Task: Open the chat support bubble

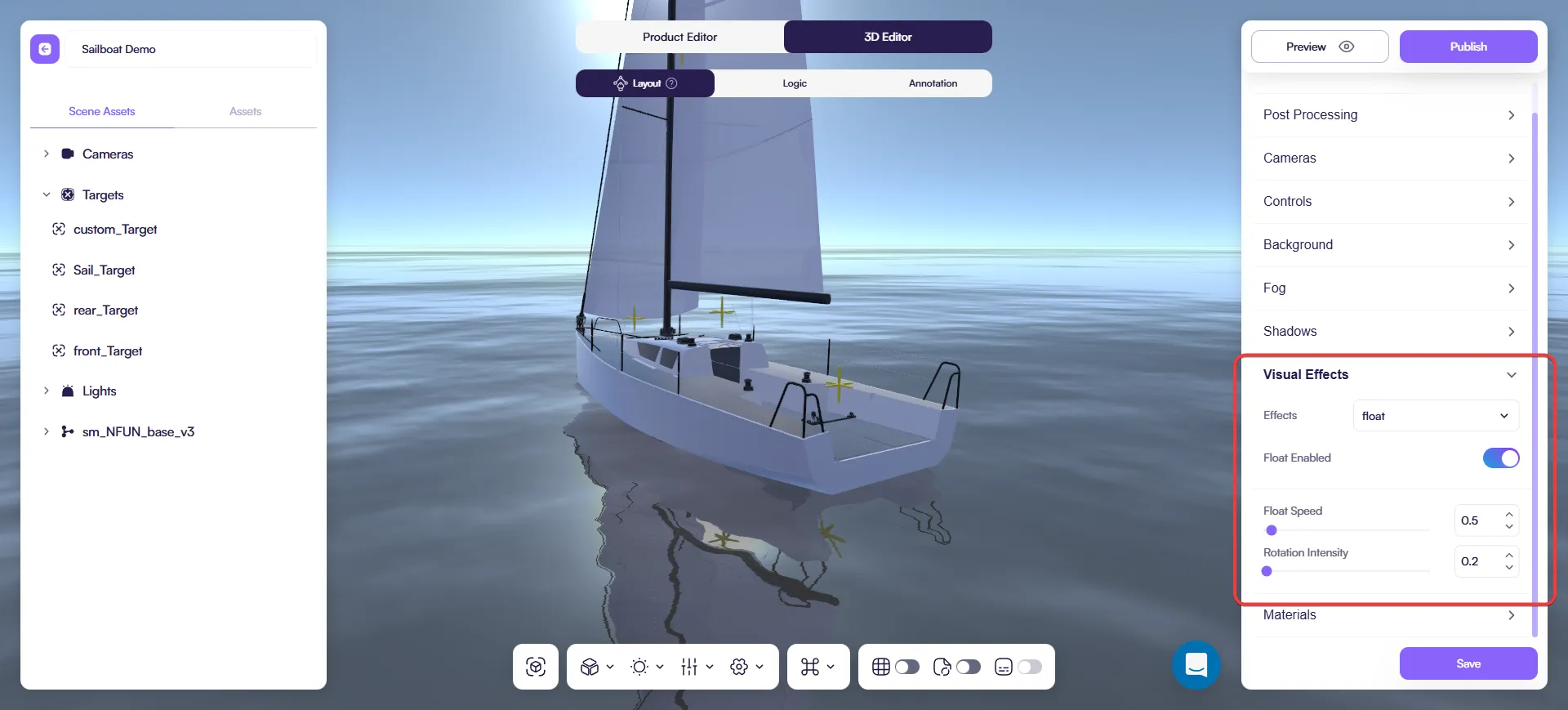Action: [x=1196, y=665]
